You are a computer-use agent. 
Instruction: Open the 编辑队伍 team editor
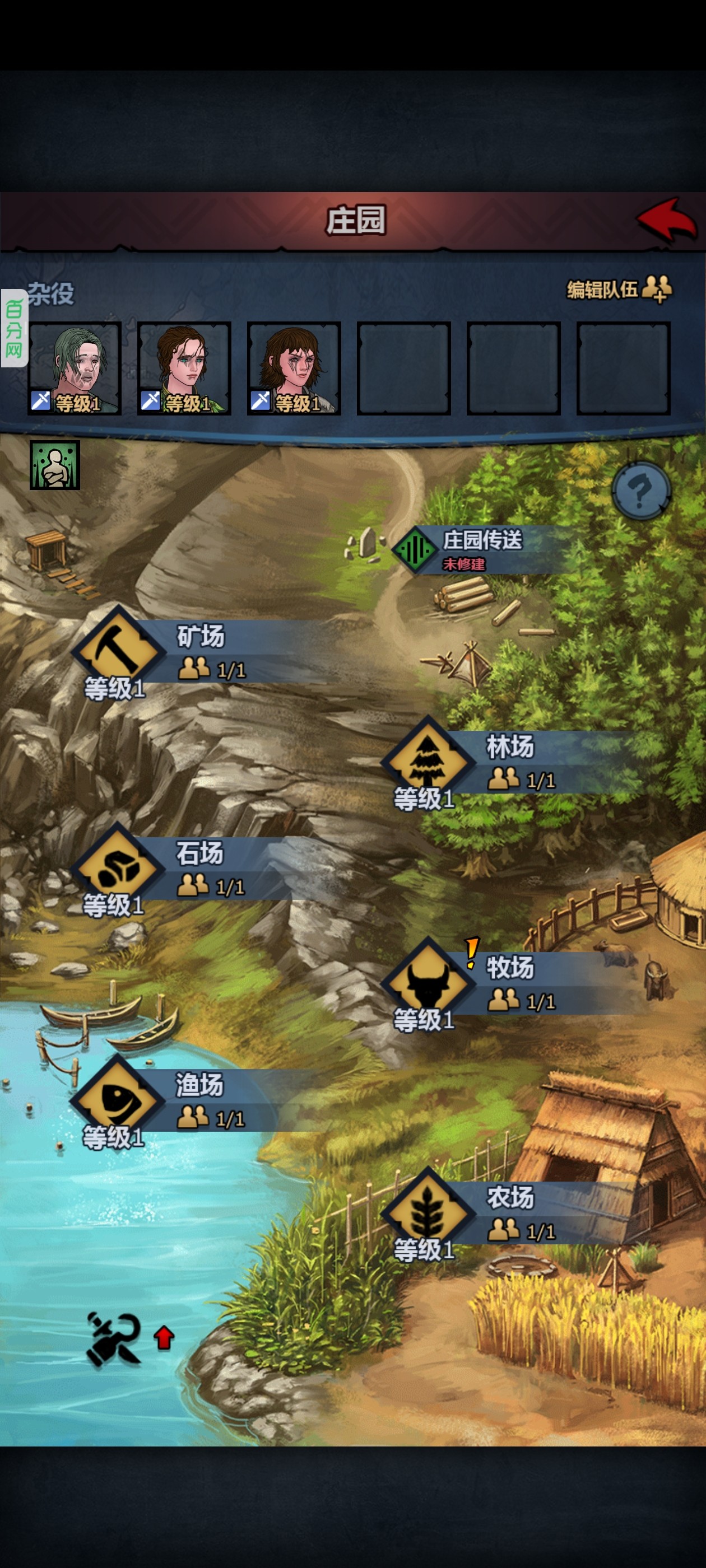point(618,289)
